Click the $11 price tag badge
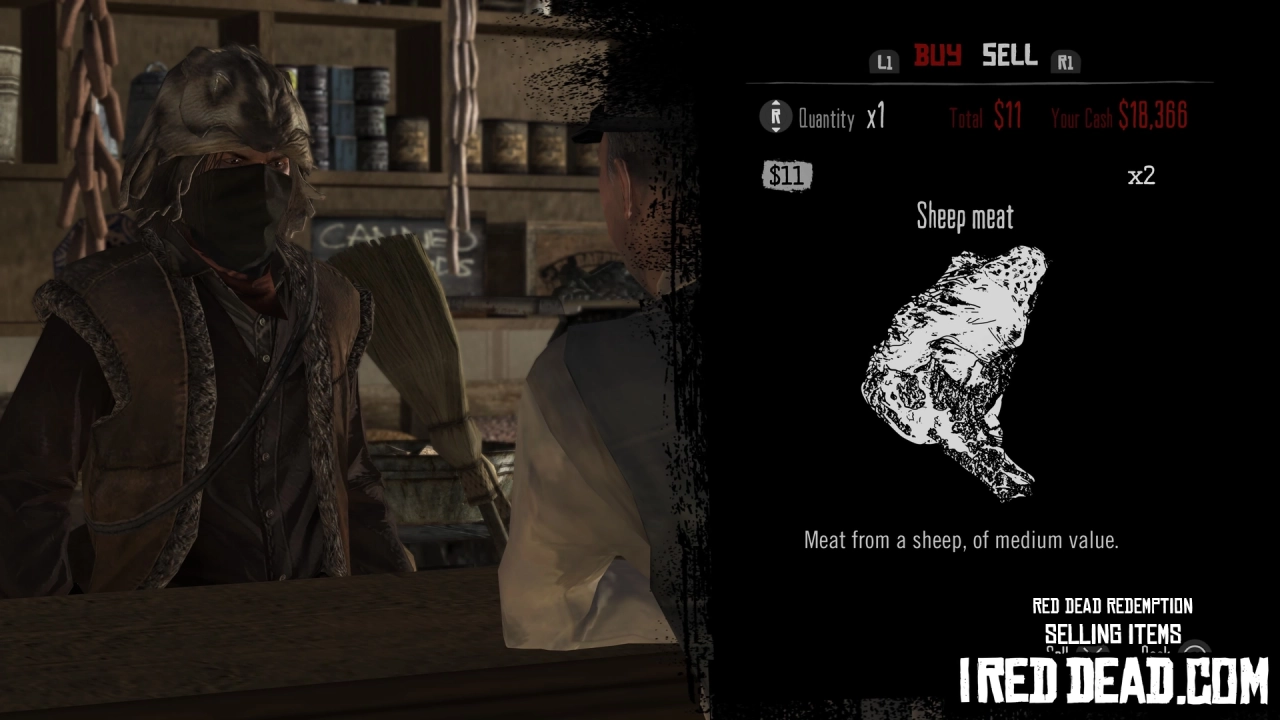 click(x=788, y=176)
